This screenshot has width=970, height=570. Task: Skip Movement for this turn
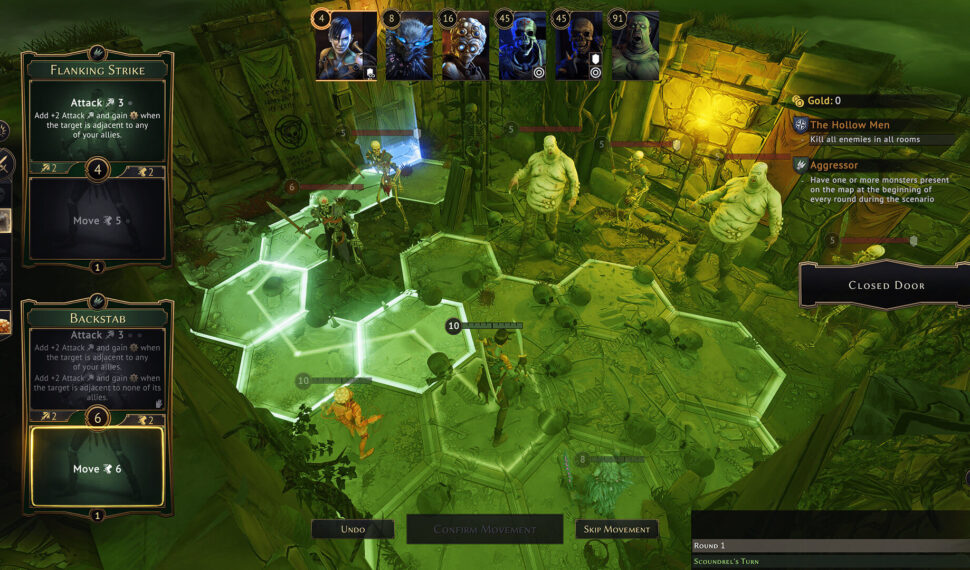616,529
